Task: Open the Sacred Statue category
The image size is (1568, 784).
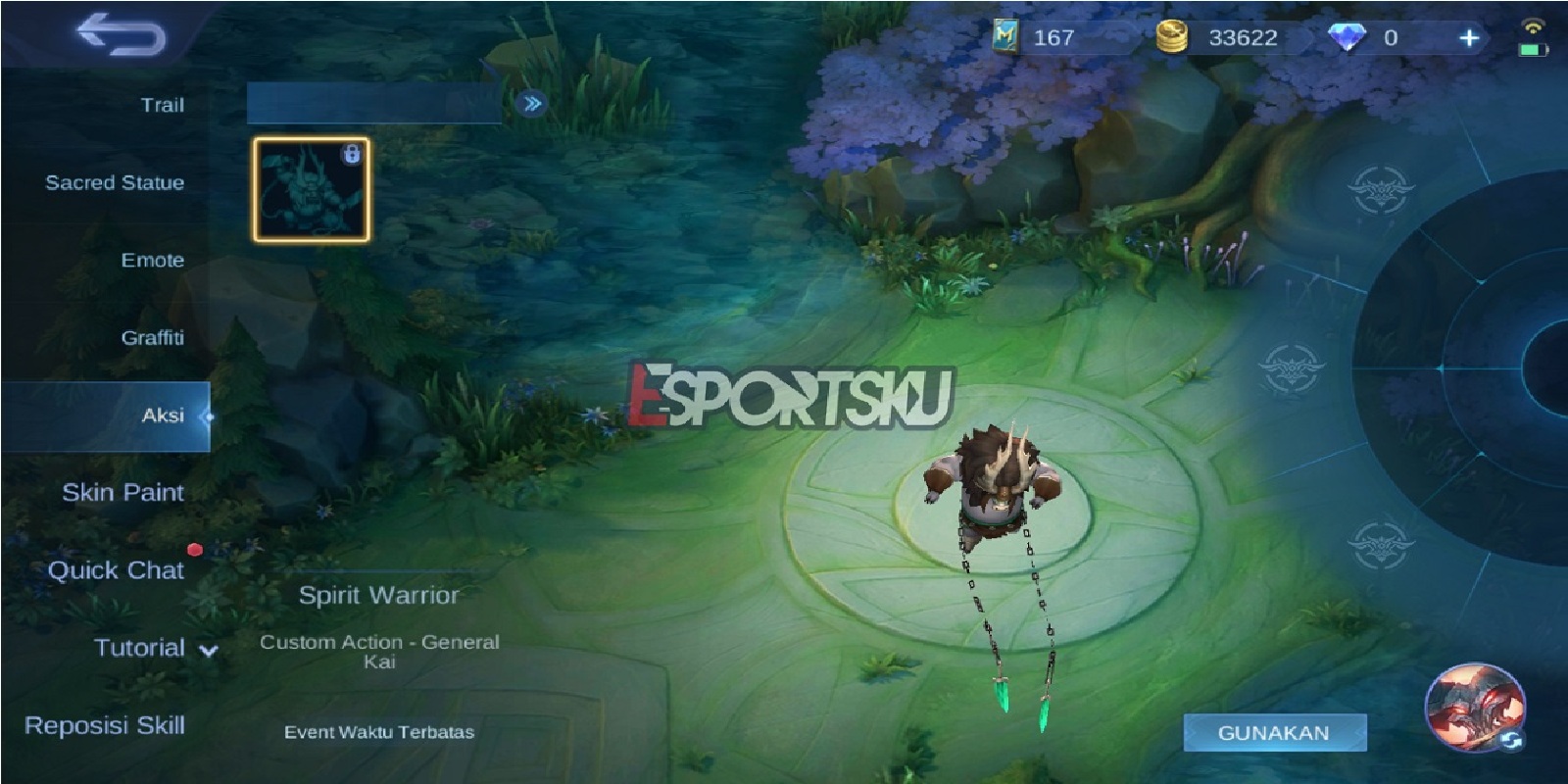Action: [114, 182]
